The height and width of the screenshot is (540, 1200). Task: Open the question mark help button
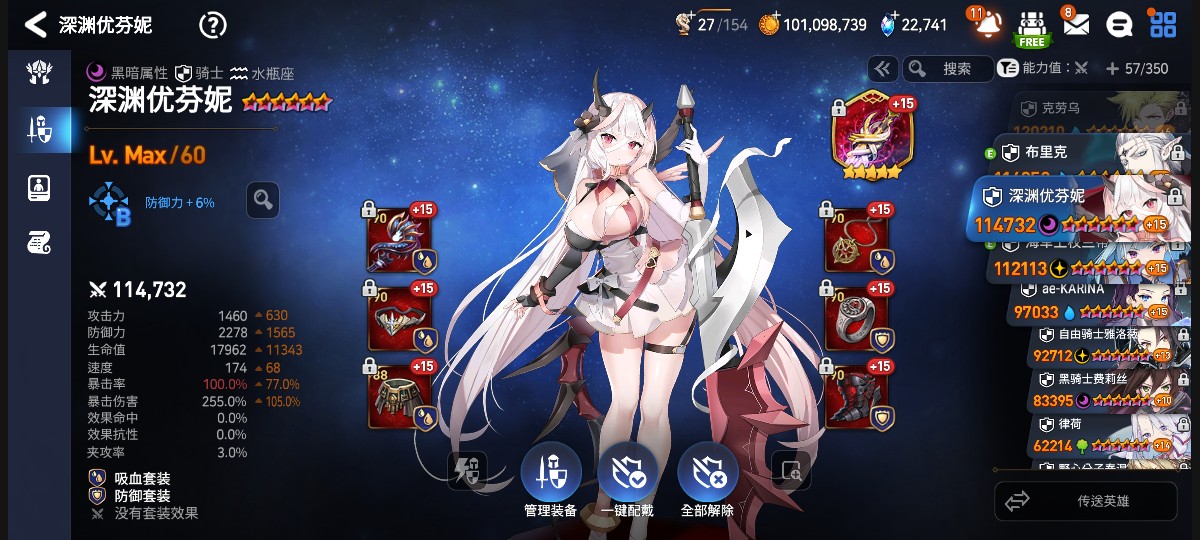point(213,25)
